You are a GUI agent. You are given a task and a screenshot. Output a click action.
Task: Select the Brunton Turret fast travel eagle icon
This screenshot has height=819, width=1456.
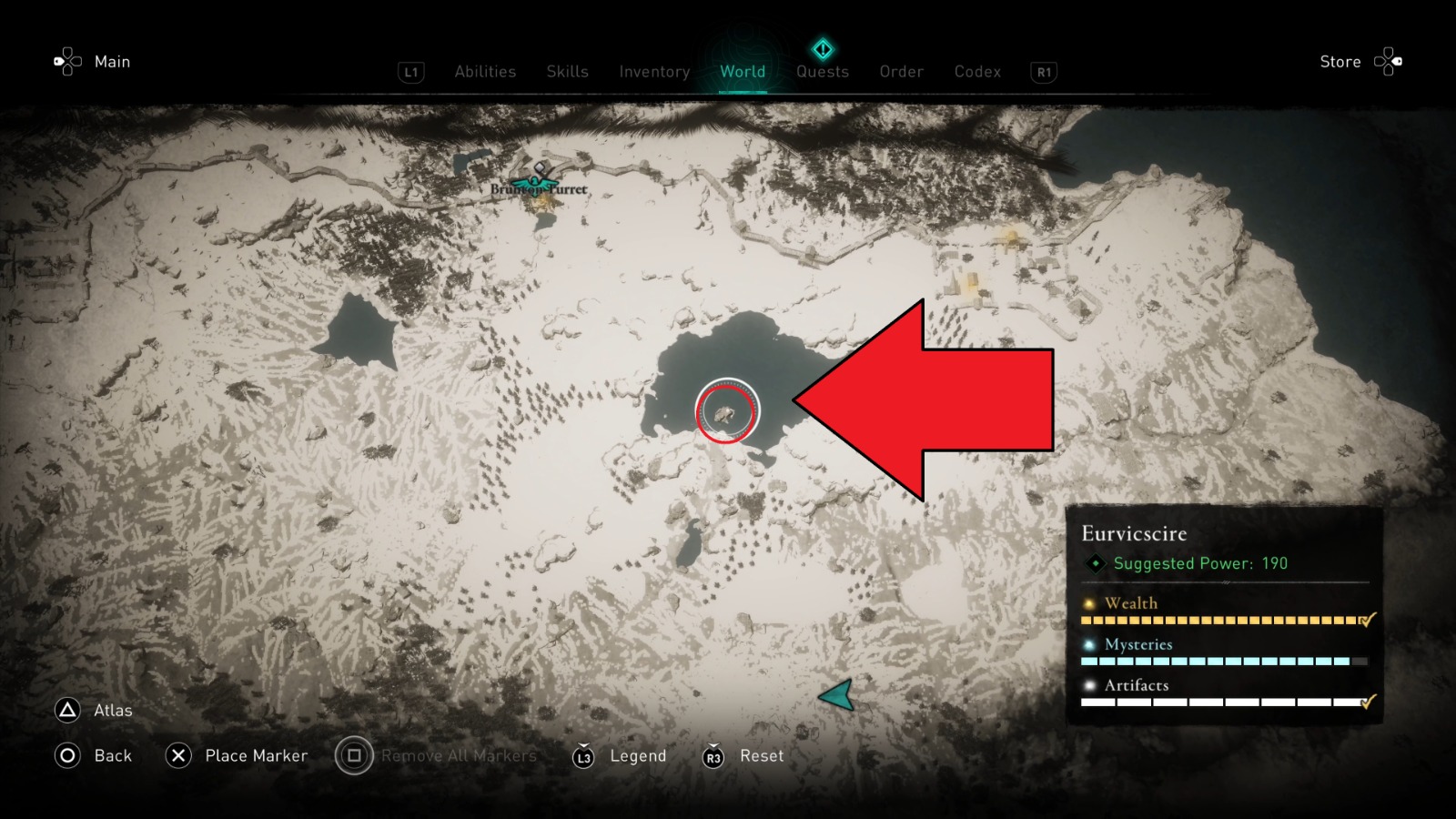click(x=534, y=186)
